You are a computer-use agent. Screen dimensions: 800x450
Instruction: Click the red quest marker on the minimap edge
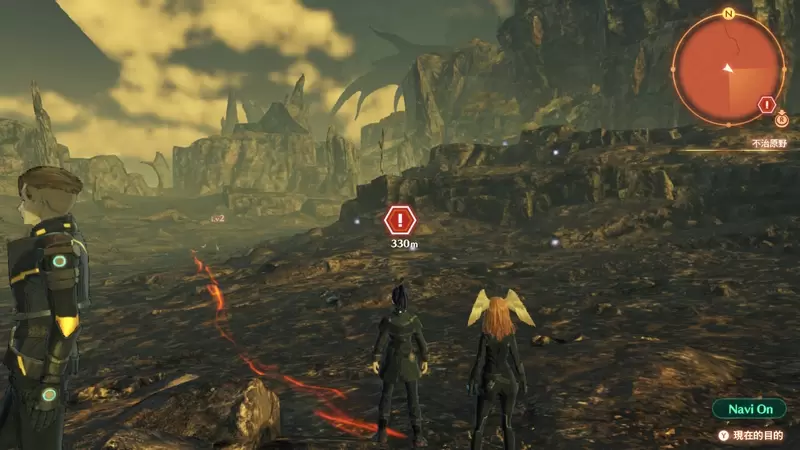coord(767,104)
